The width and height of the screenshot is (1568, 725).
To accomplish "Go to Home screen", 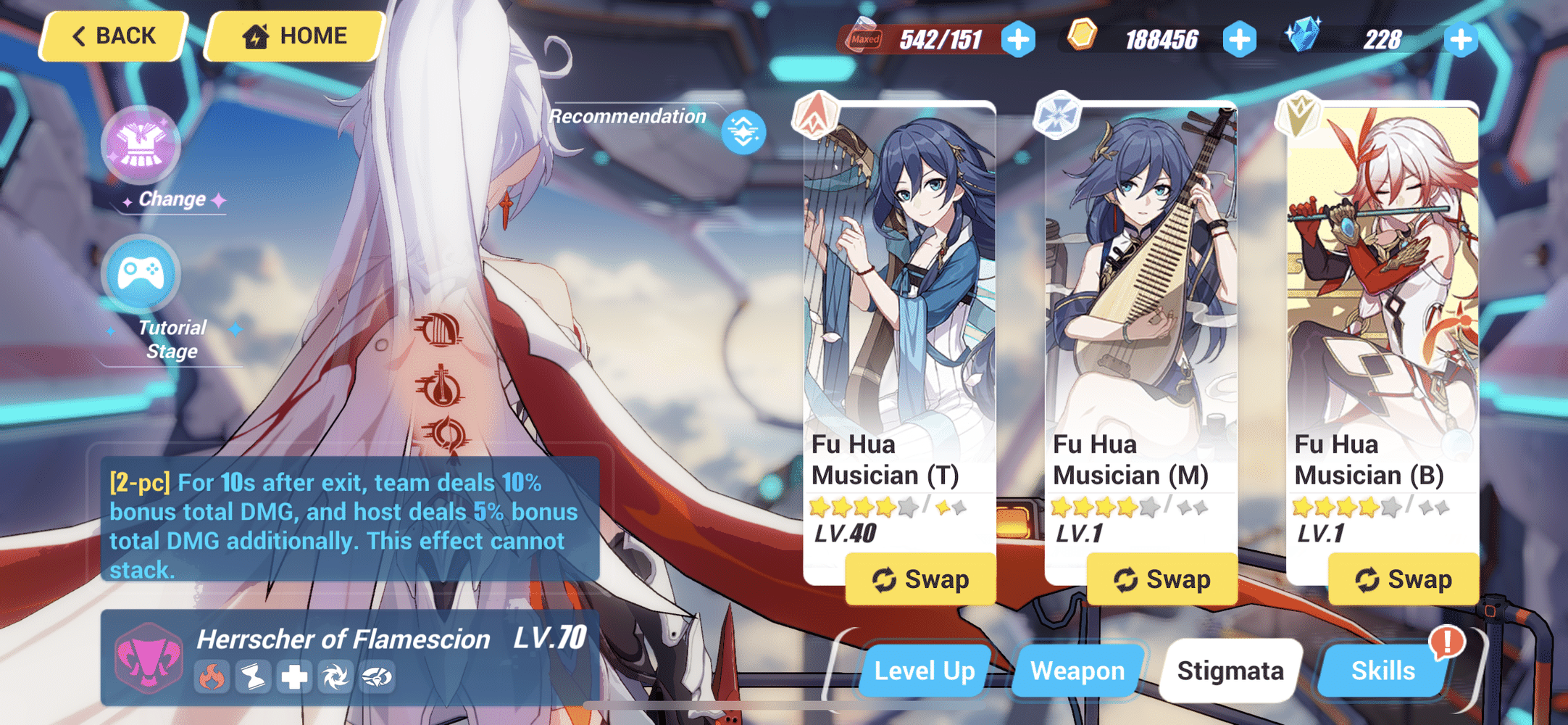I will [293, 36].
